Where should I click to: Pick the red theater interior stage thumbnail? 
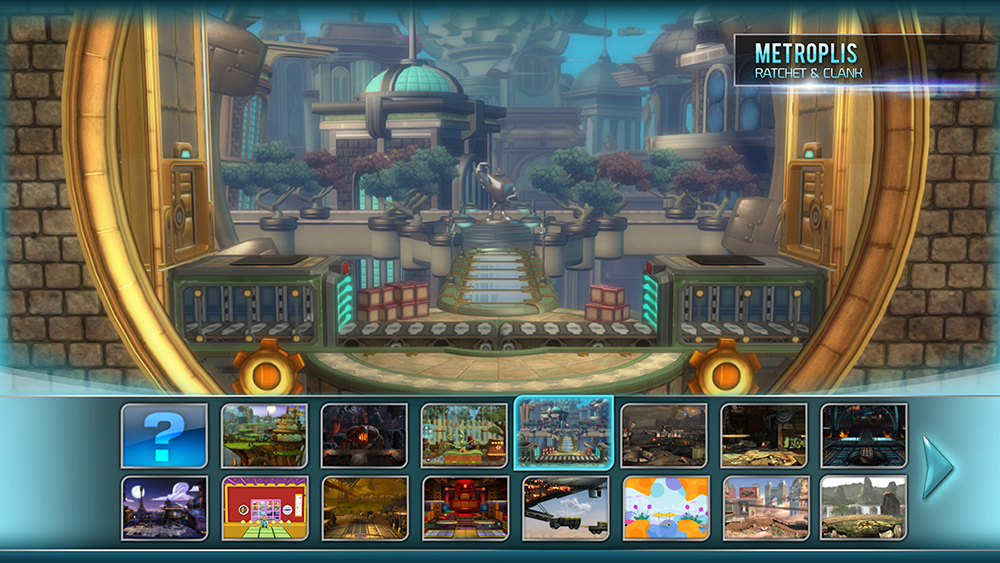pos(464,507)
